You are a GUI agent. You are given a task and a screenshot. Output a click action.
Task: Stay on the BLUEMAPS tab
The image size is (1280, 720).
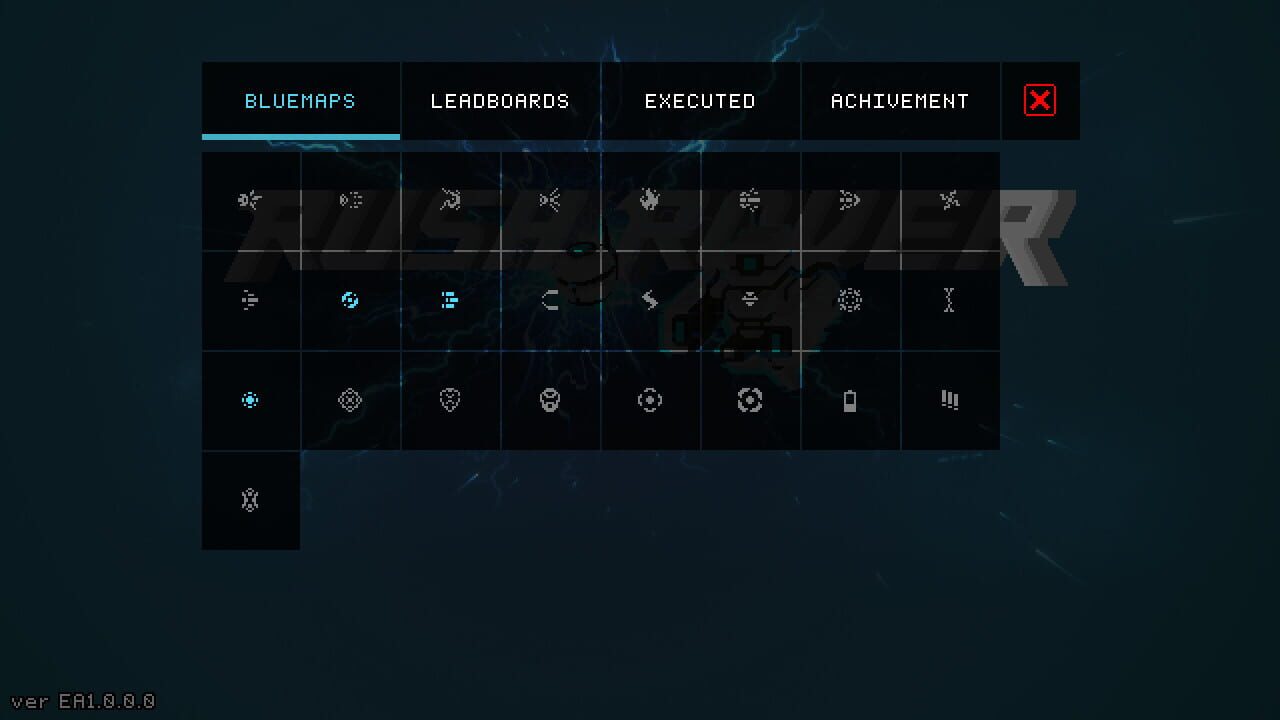(300, 100)
